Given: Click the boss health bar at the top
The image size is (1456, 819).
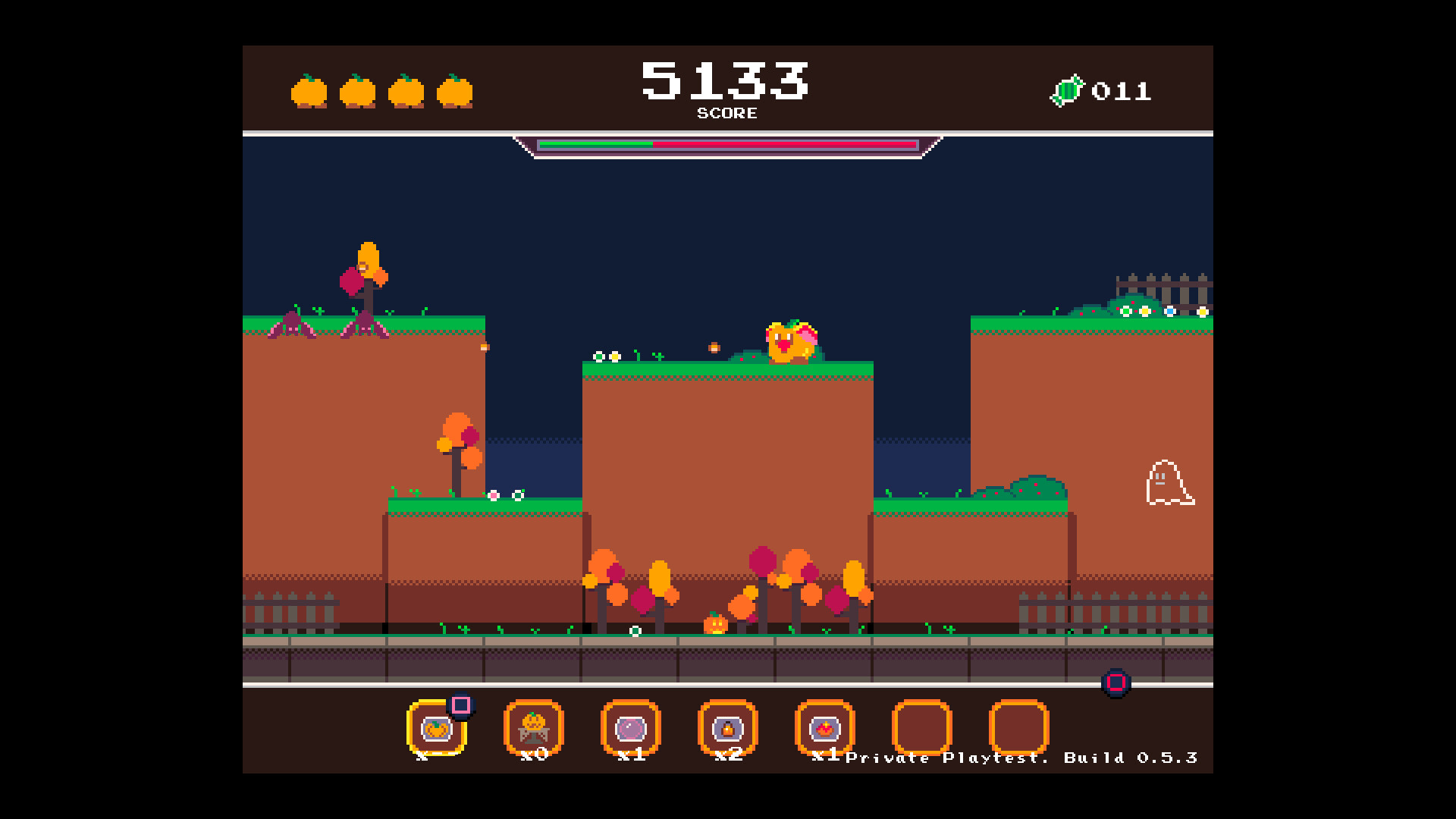Looking at the screenshot, I should tap(726, 144).
